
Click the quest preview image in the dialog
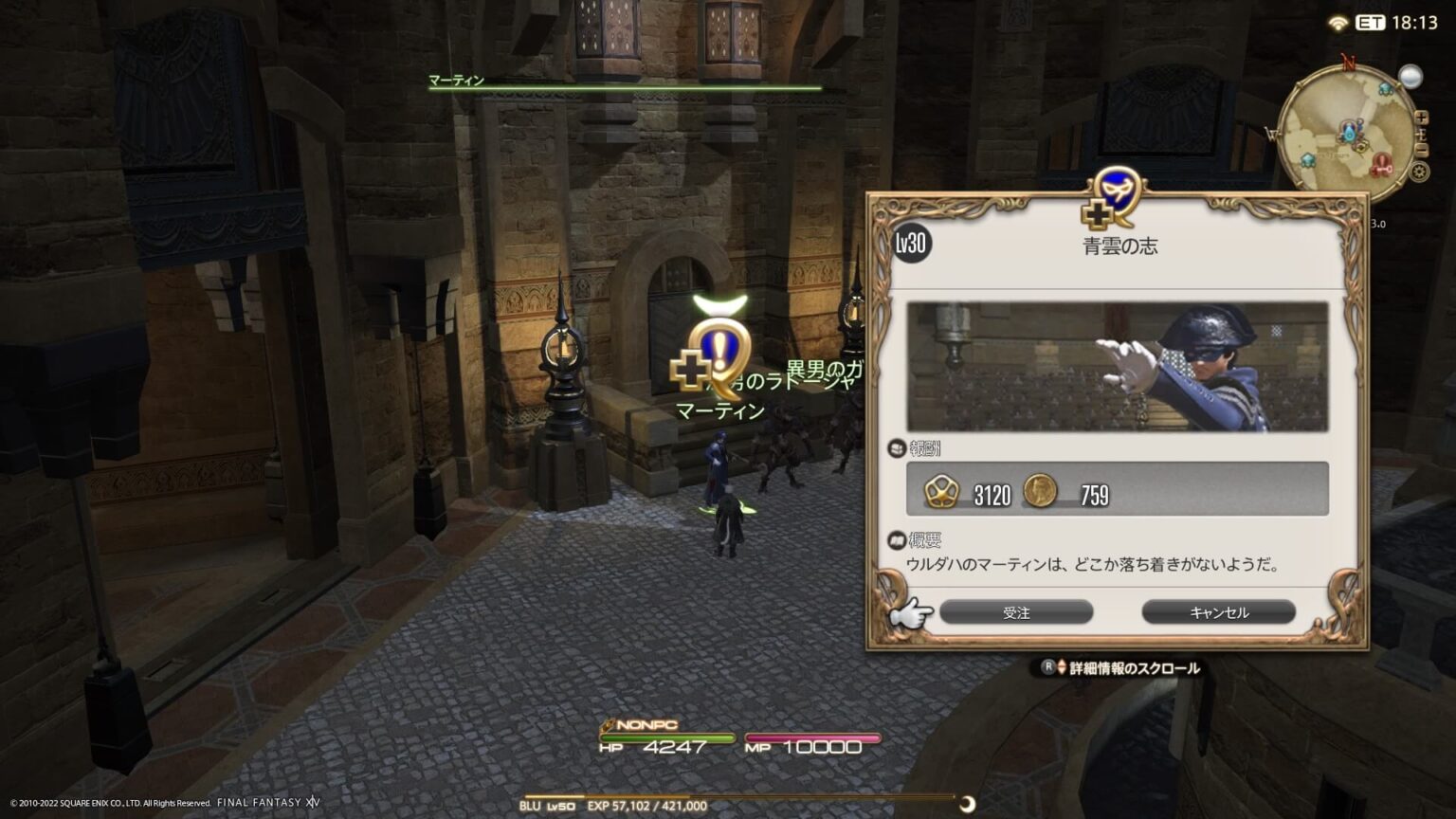(x=1119, y=367)
